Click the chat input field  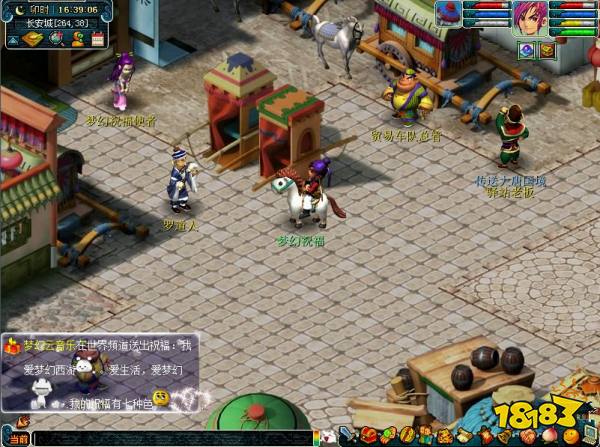click(170, 438)
